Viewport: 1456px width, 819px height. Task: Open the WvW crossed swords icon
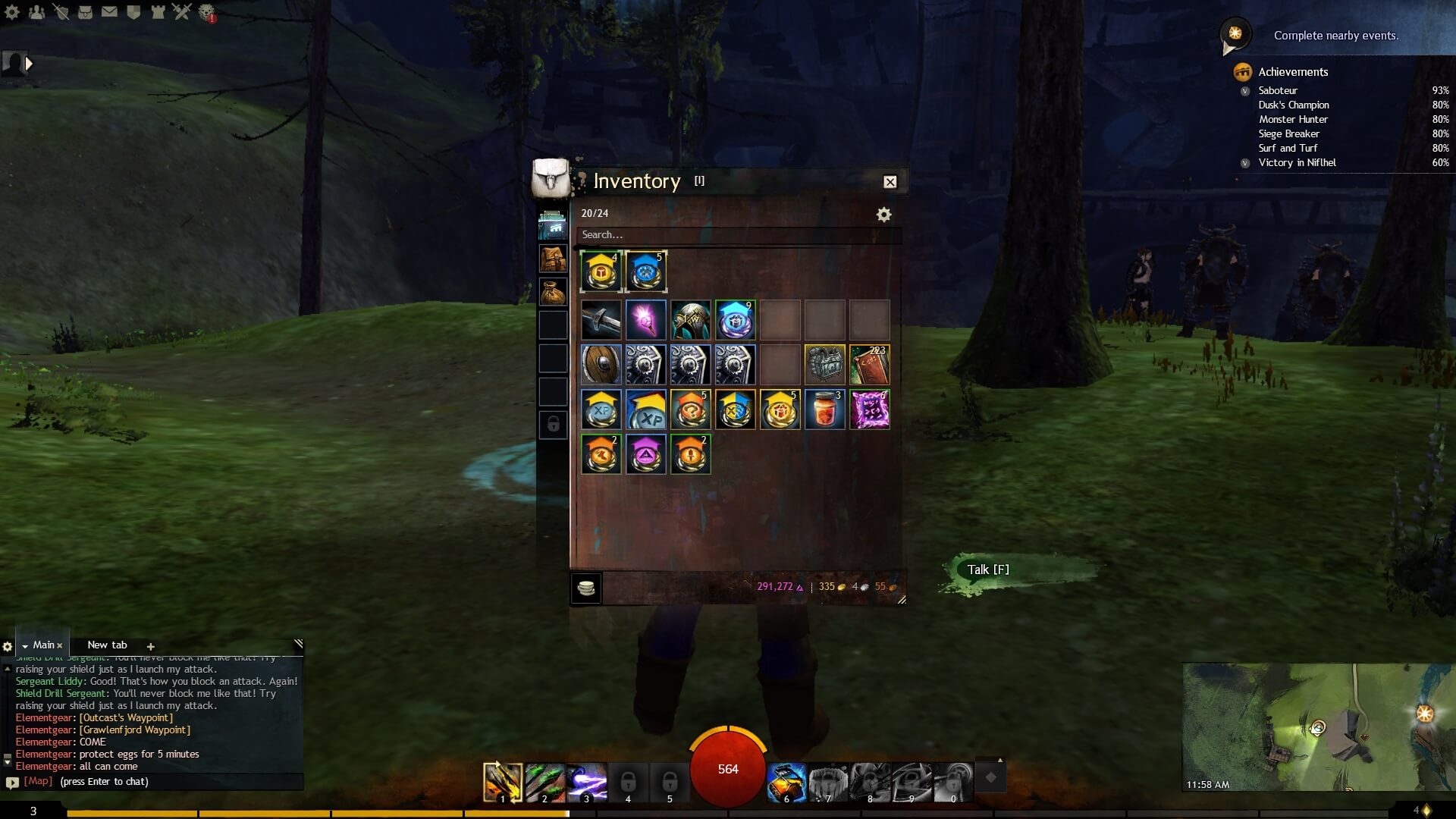click(x=182, y=11)
